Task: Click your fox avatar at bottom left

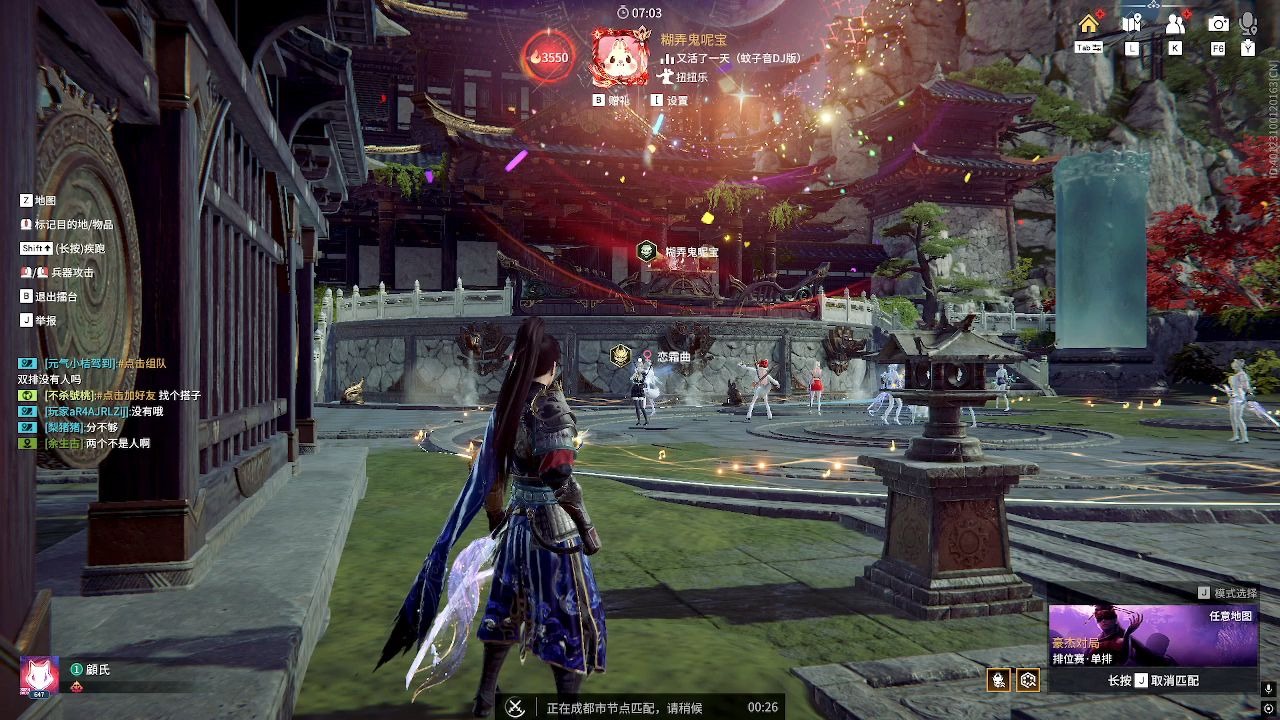Action: coord(40,677)
